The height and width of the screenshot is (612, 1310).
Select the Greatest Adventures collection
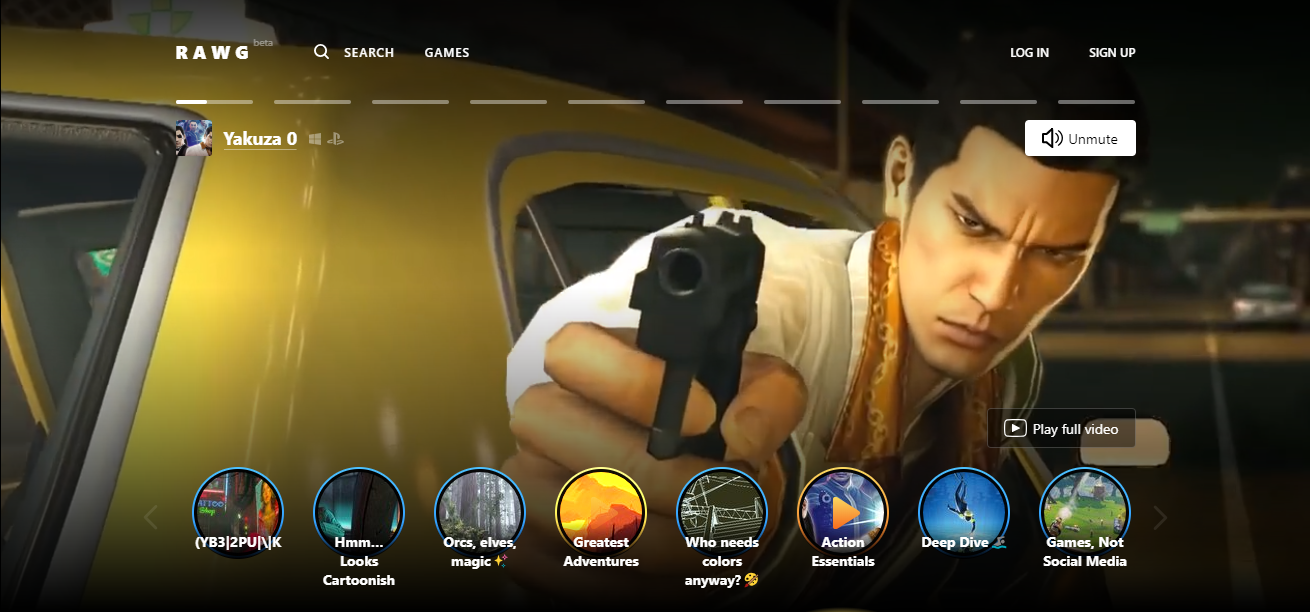point(601,513)
